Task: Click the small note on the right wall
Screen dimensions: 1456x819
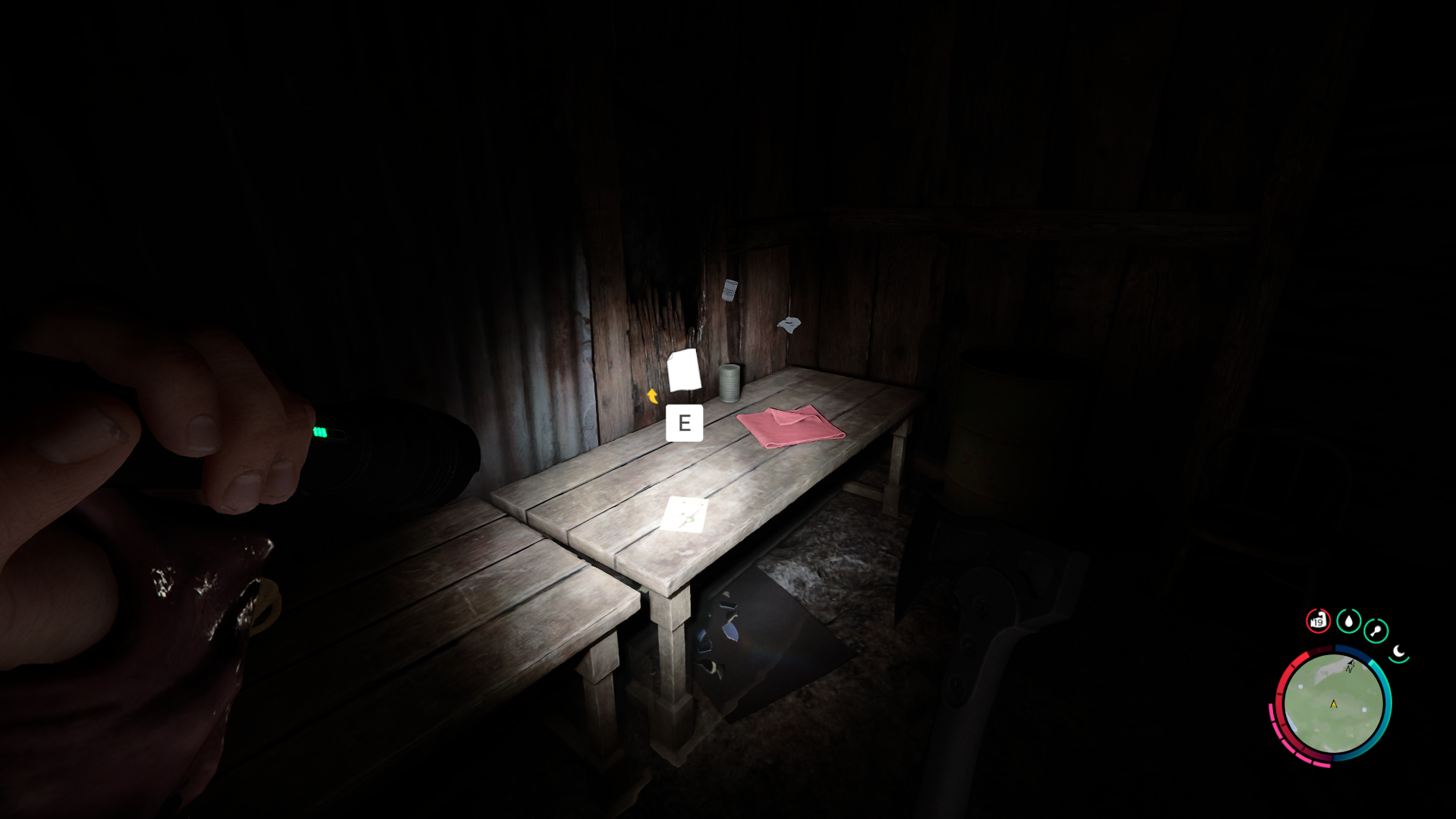Action: tap(789, 326)
